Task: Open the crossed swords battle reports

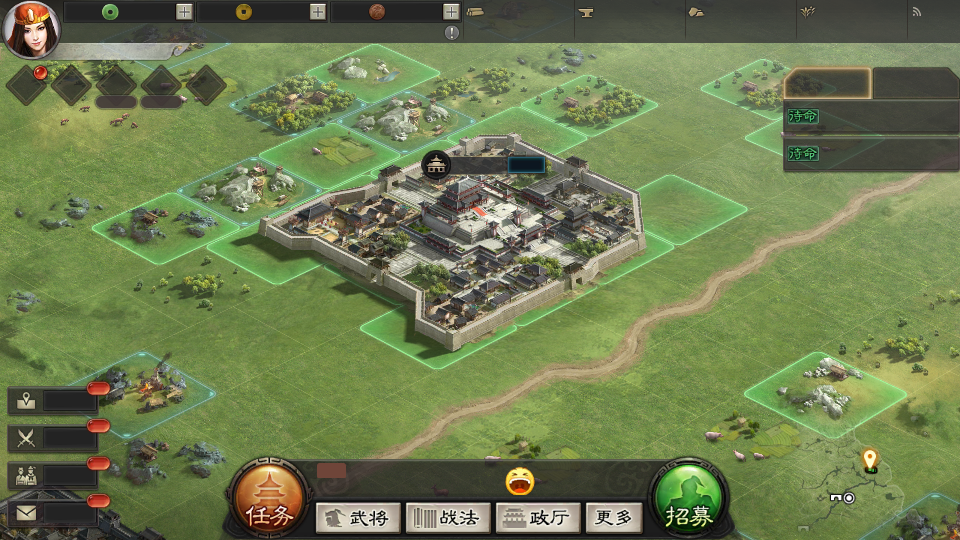Action: 27,438
